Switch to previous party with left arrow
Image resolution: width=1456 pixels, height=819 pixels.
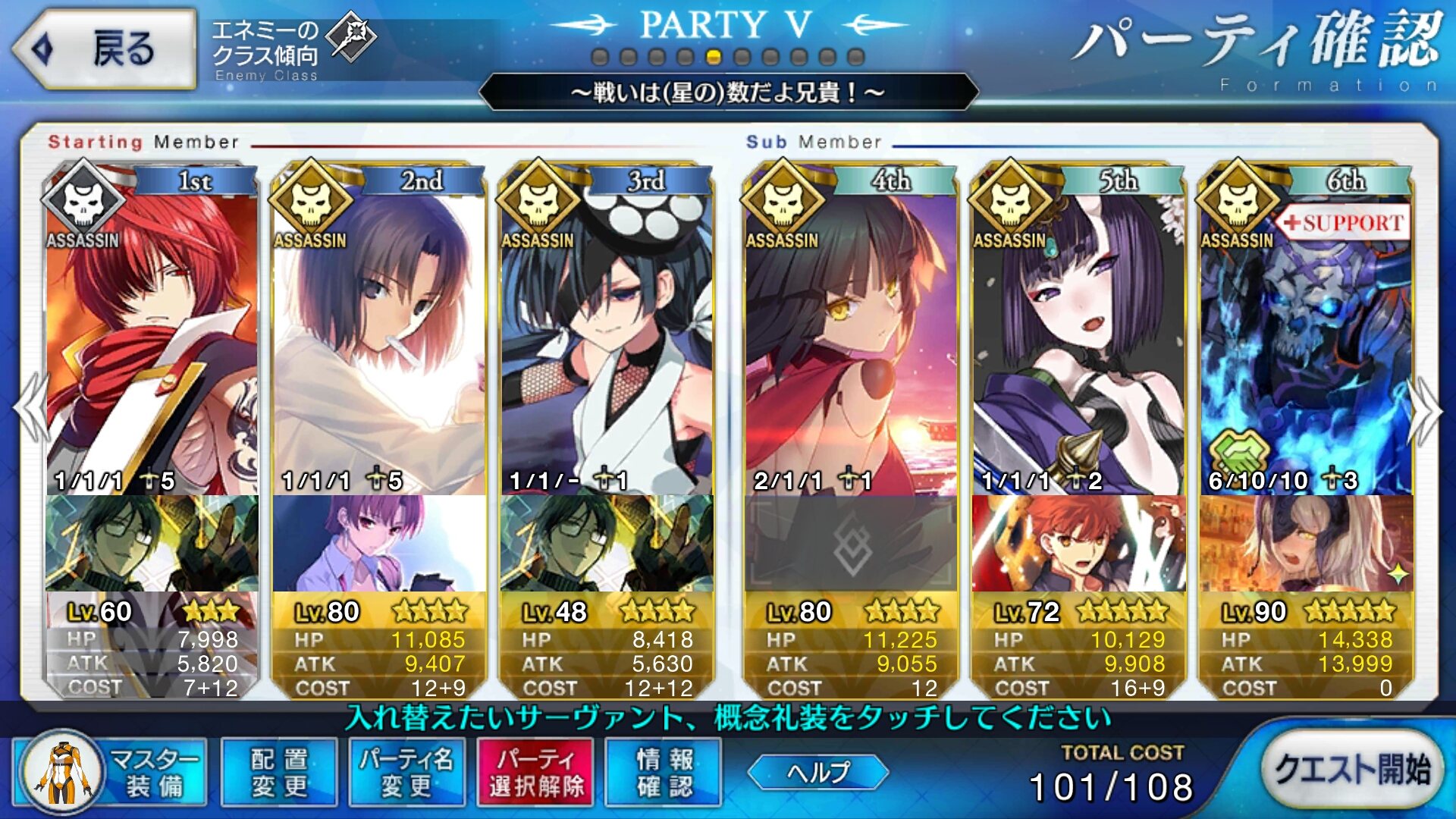click(30, 409)
